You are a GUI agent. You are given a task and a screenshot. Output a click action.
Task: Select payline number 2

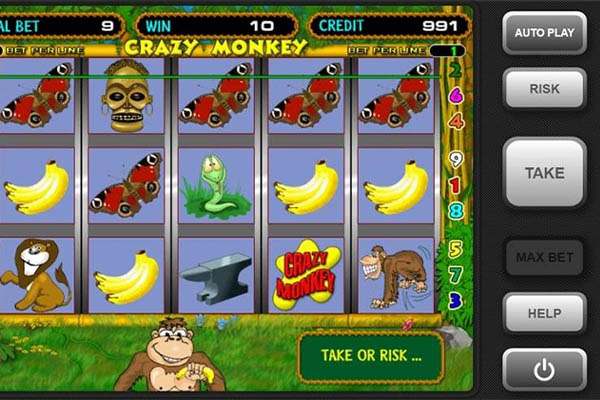[456, 70]
